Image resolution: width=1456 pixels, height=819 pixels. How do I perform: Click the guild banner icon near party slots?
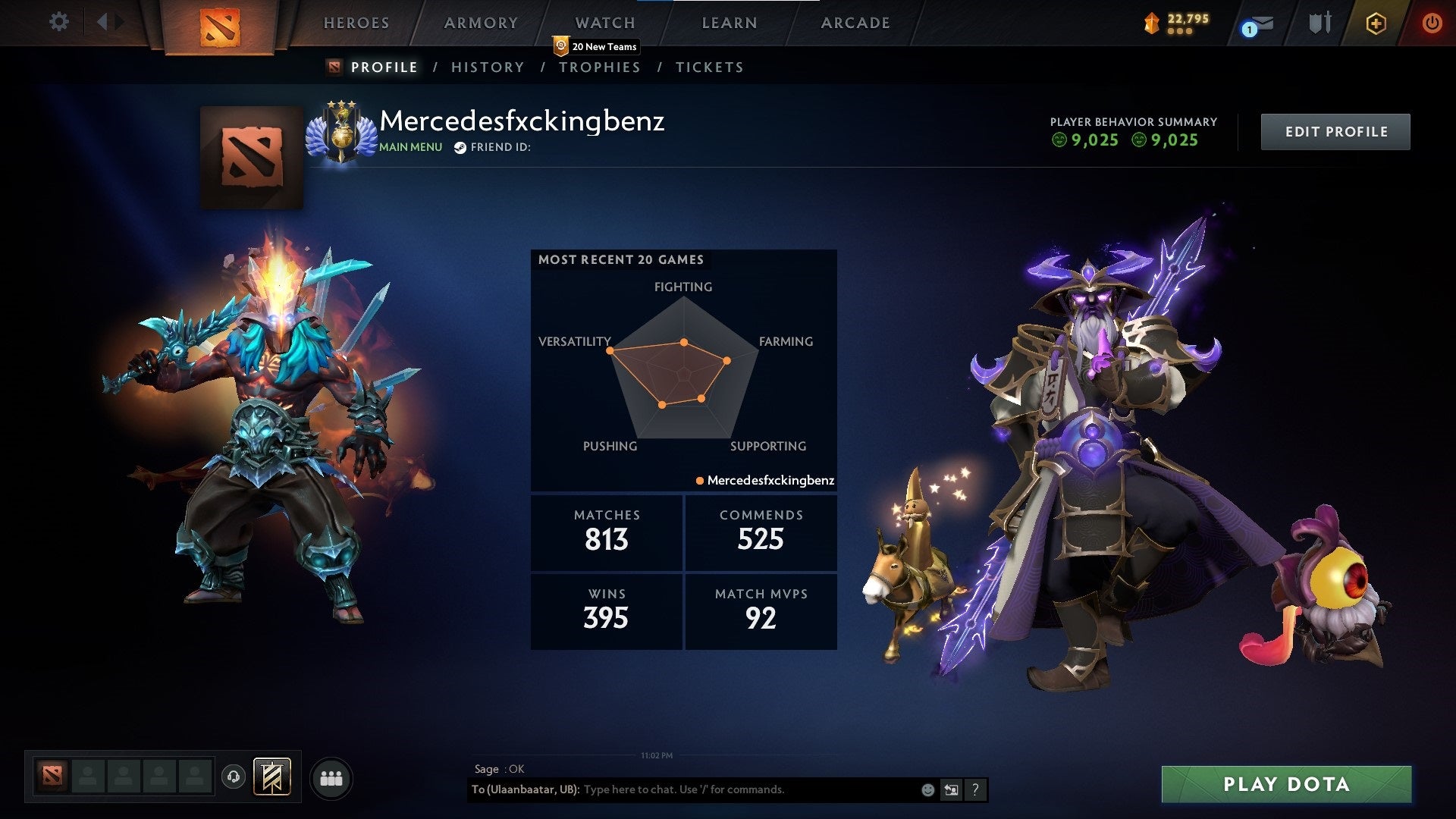pyautogui.click(x=271, y=777)
